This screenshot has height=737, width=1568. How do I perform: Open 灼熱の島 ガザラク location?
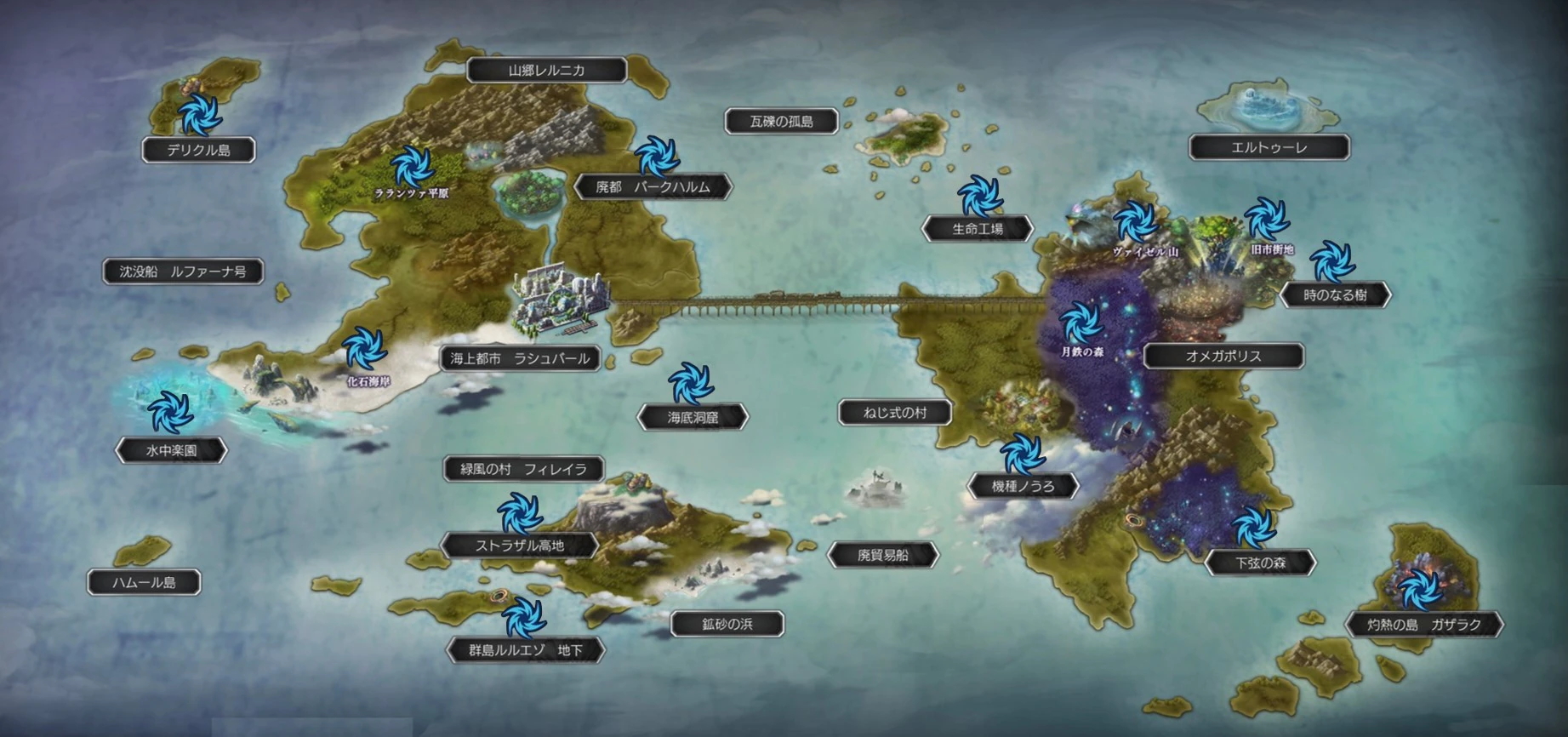1423,624
